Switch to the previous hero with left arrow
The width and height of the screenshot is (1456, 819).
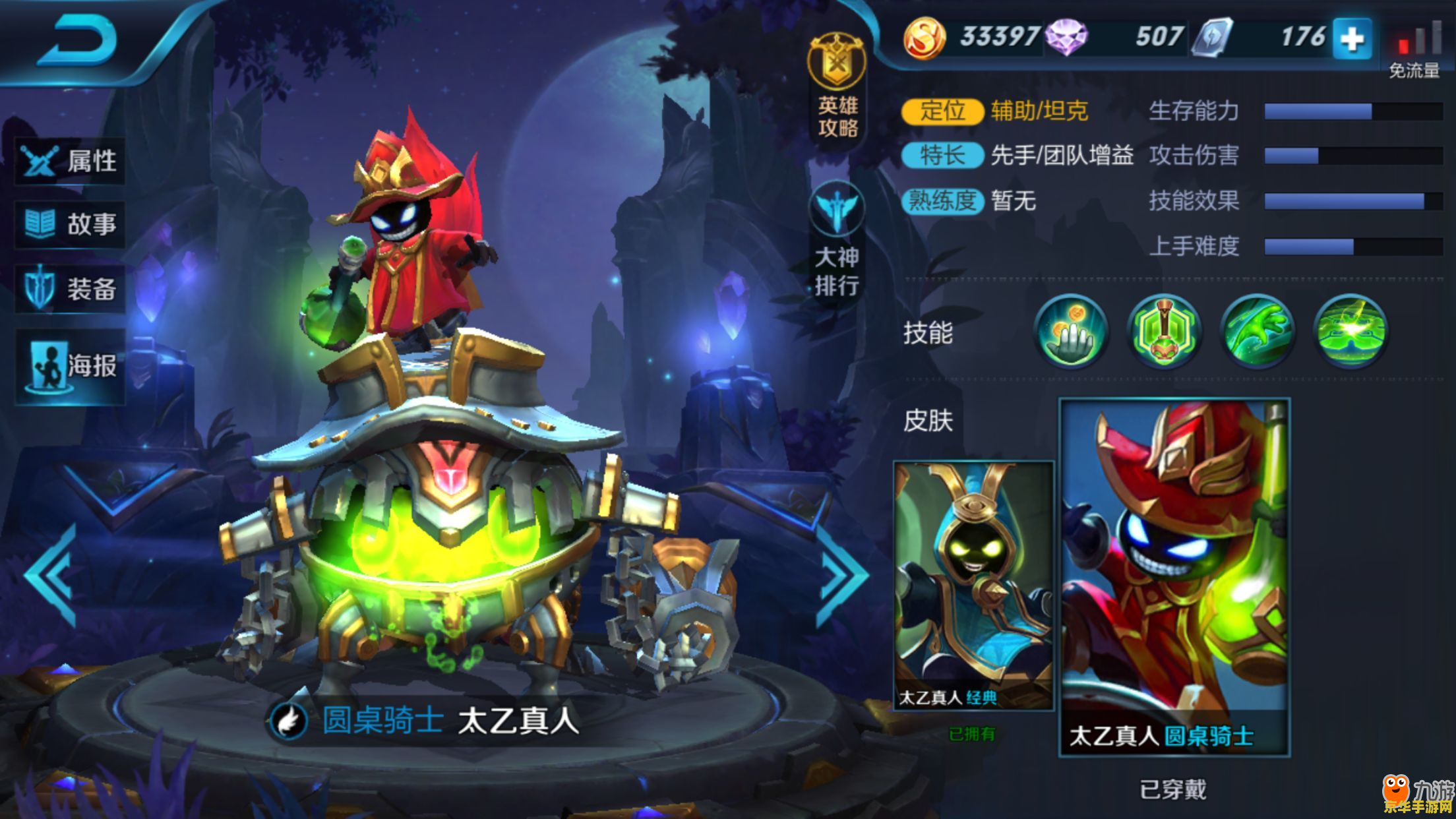[51, 575]
